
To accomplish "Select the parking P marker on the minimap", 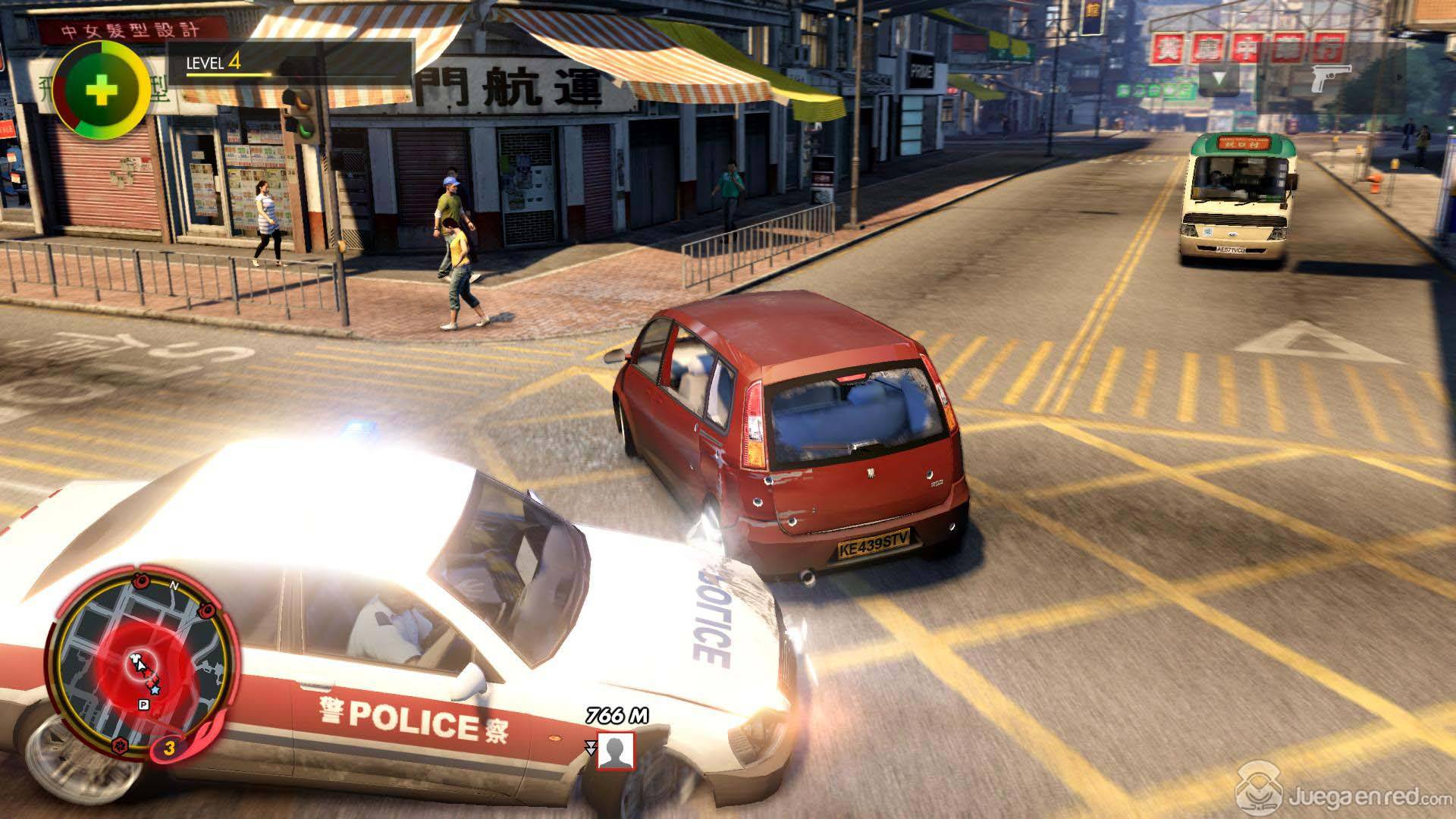I will [x=142, y=704].
